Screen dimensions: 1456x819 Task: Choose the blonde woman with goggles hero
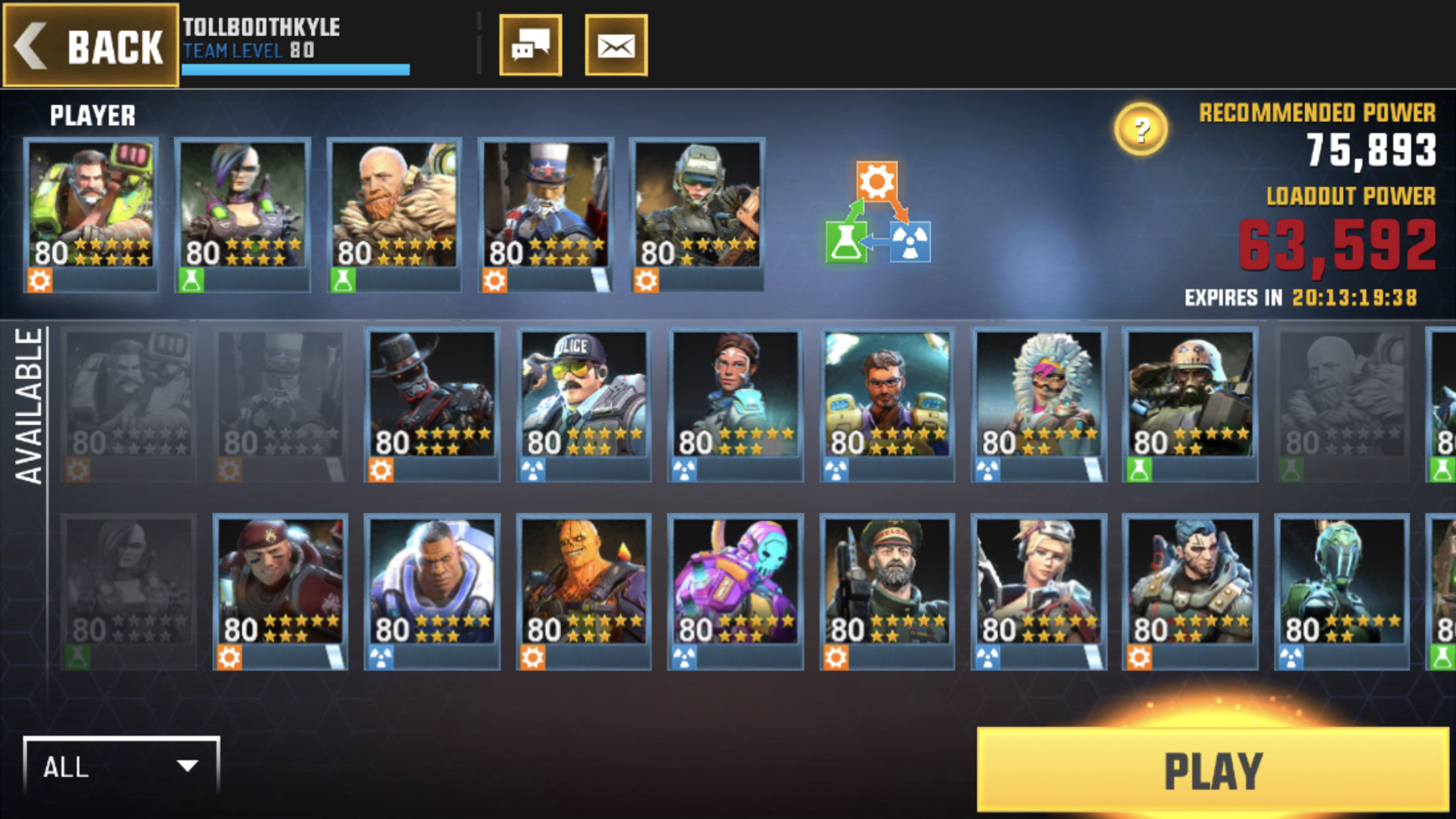pyautogui.click(x=1039, y=590)
